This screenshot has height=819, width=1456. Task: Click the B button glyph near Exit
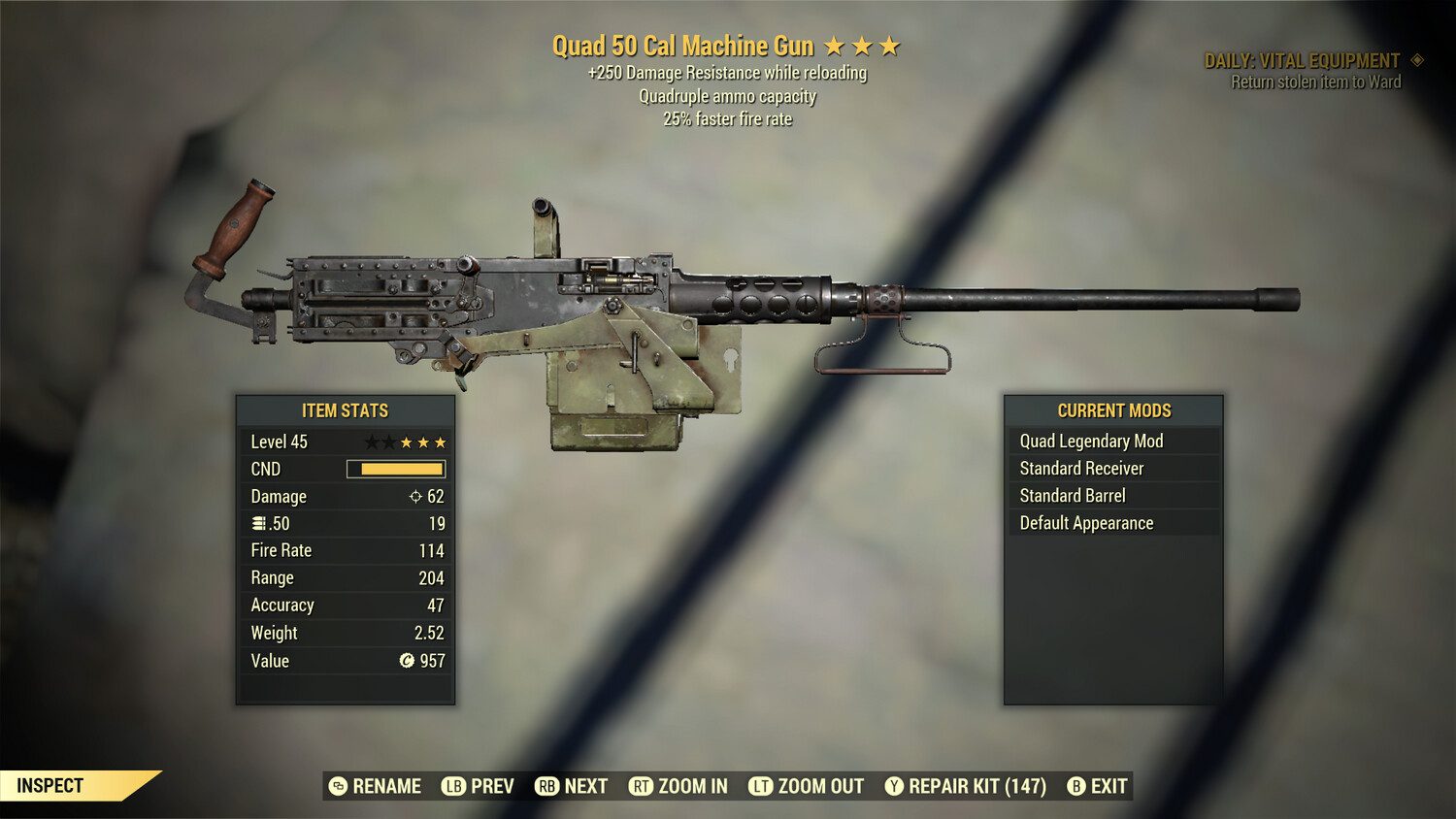(x=1075, y=786)
